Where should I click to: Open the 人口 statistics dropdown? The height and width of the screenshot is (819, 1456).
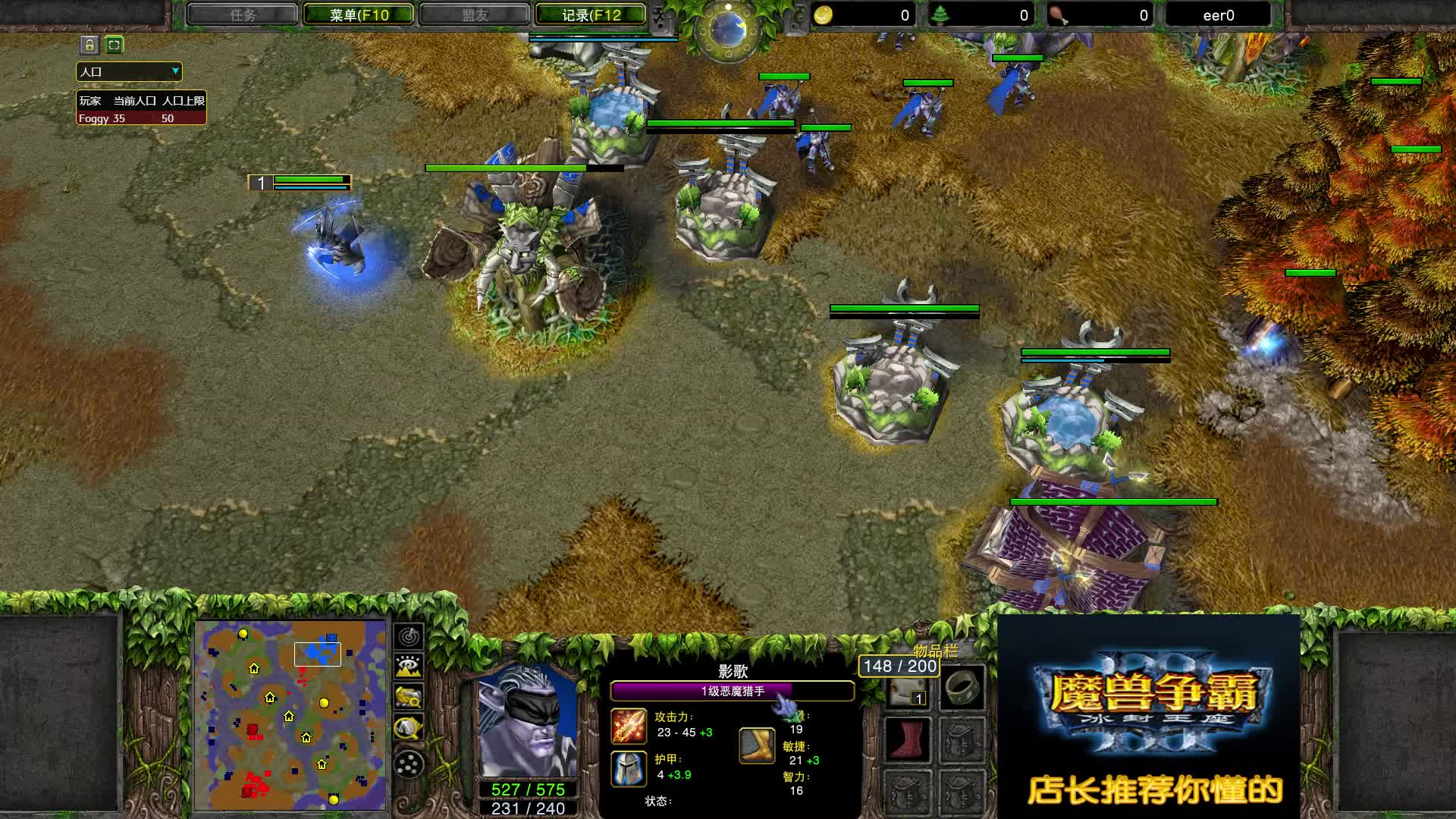[x=129, y=71]
